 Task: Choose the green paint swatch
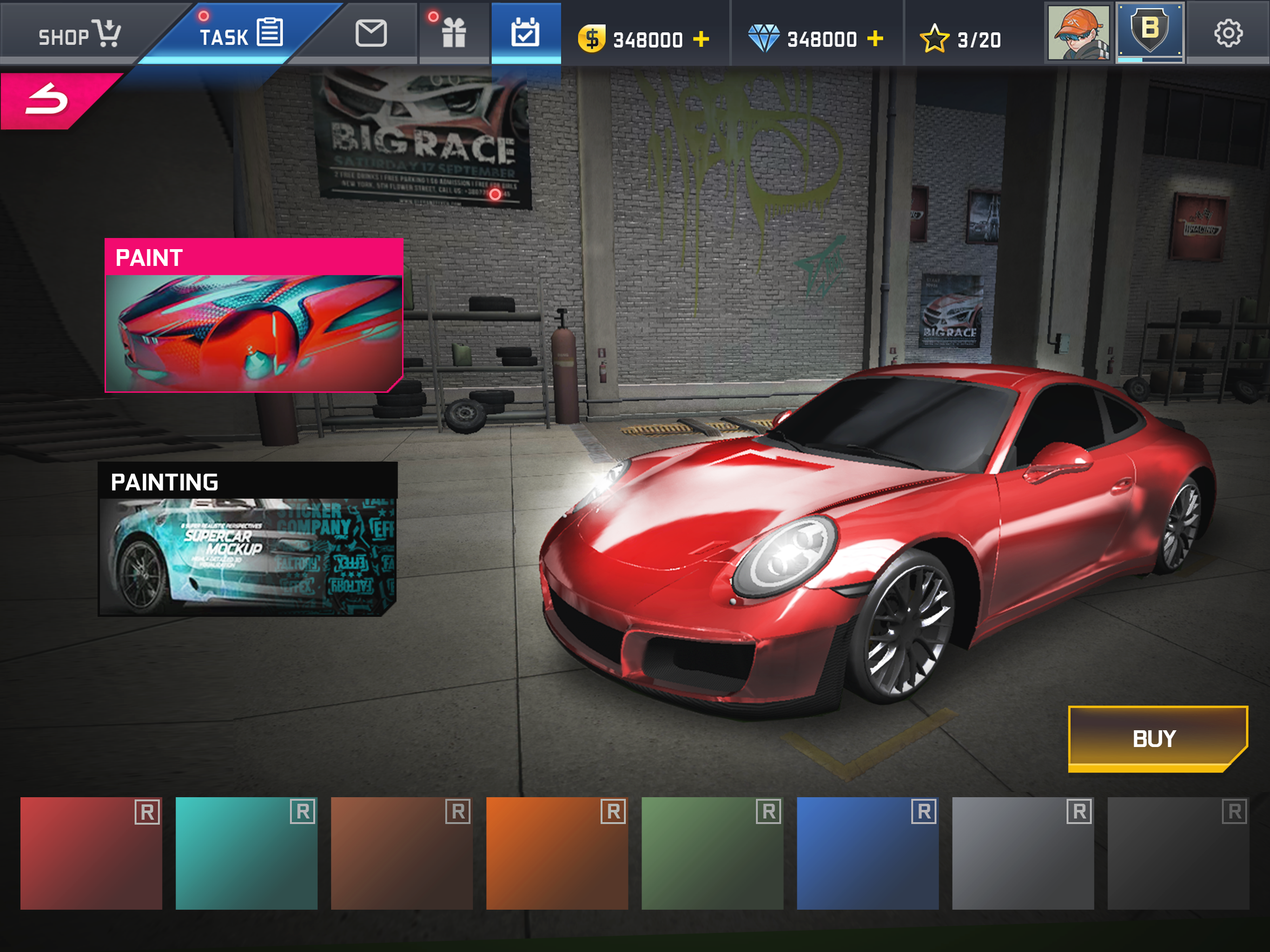(x=712, y=853)
